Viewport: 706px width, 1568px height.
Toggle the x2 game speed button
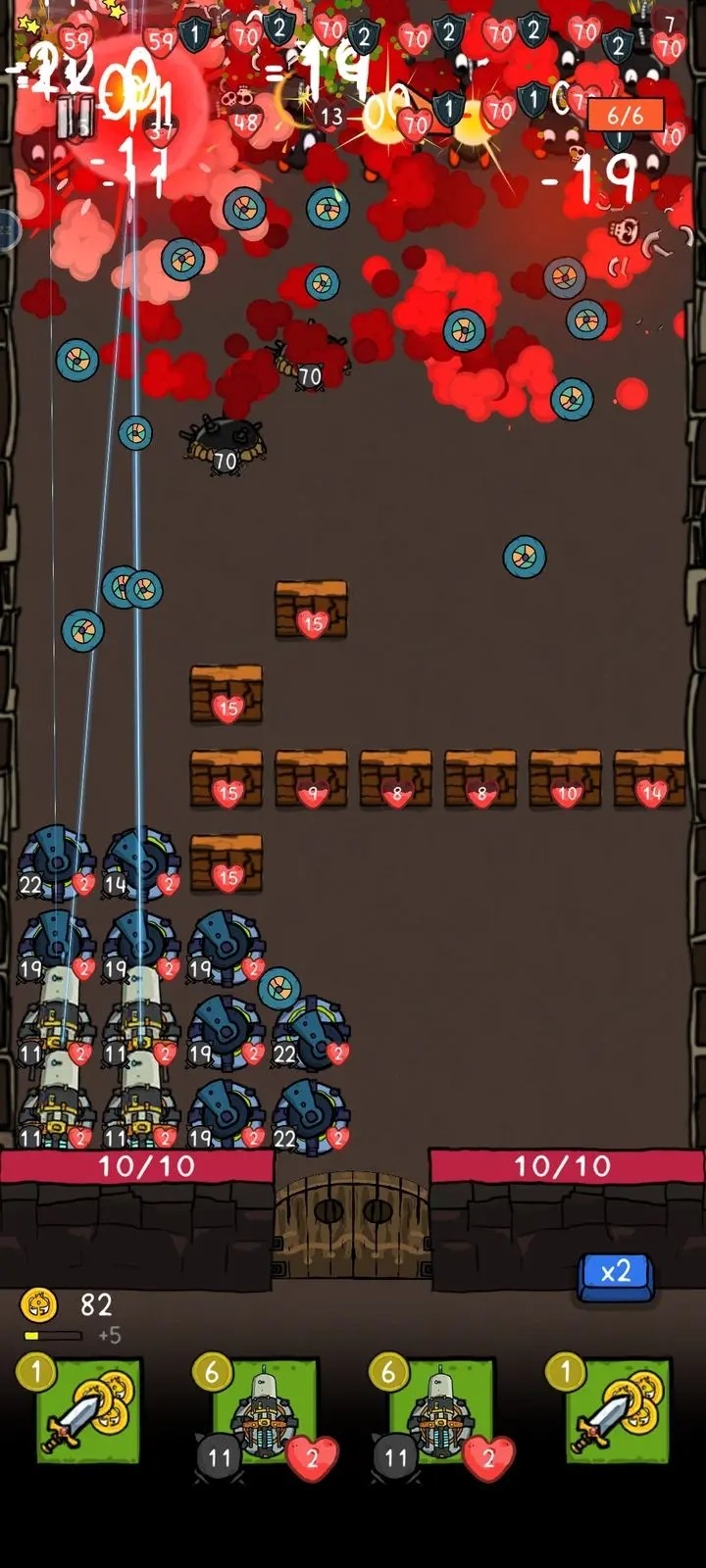click(x=616, y=1273)
